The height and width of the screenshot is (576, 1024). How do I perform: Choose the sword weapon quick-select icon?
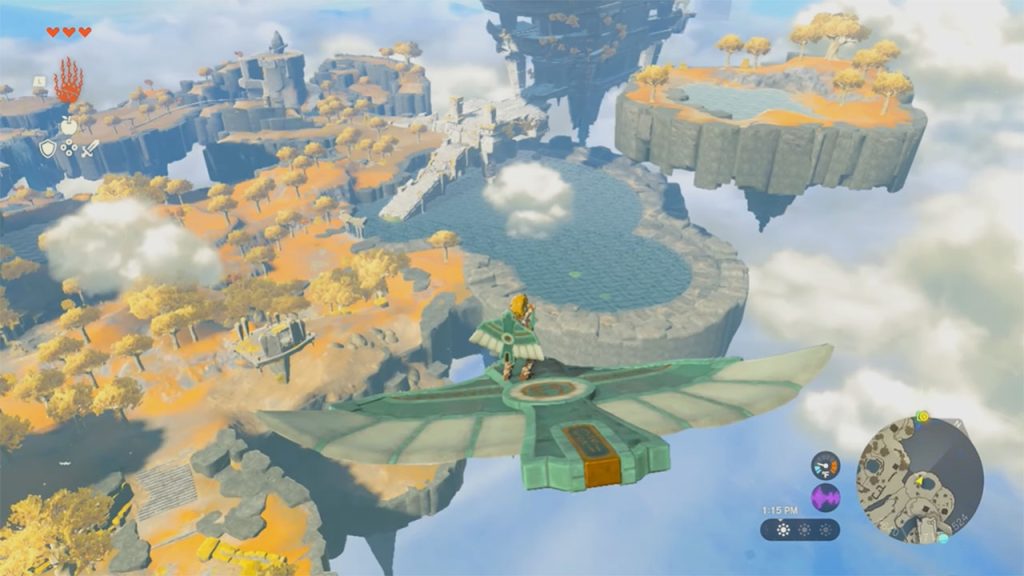(91, 148)
